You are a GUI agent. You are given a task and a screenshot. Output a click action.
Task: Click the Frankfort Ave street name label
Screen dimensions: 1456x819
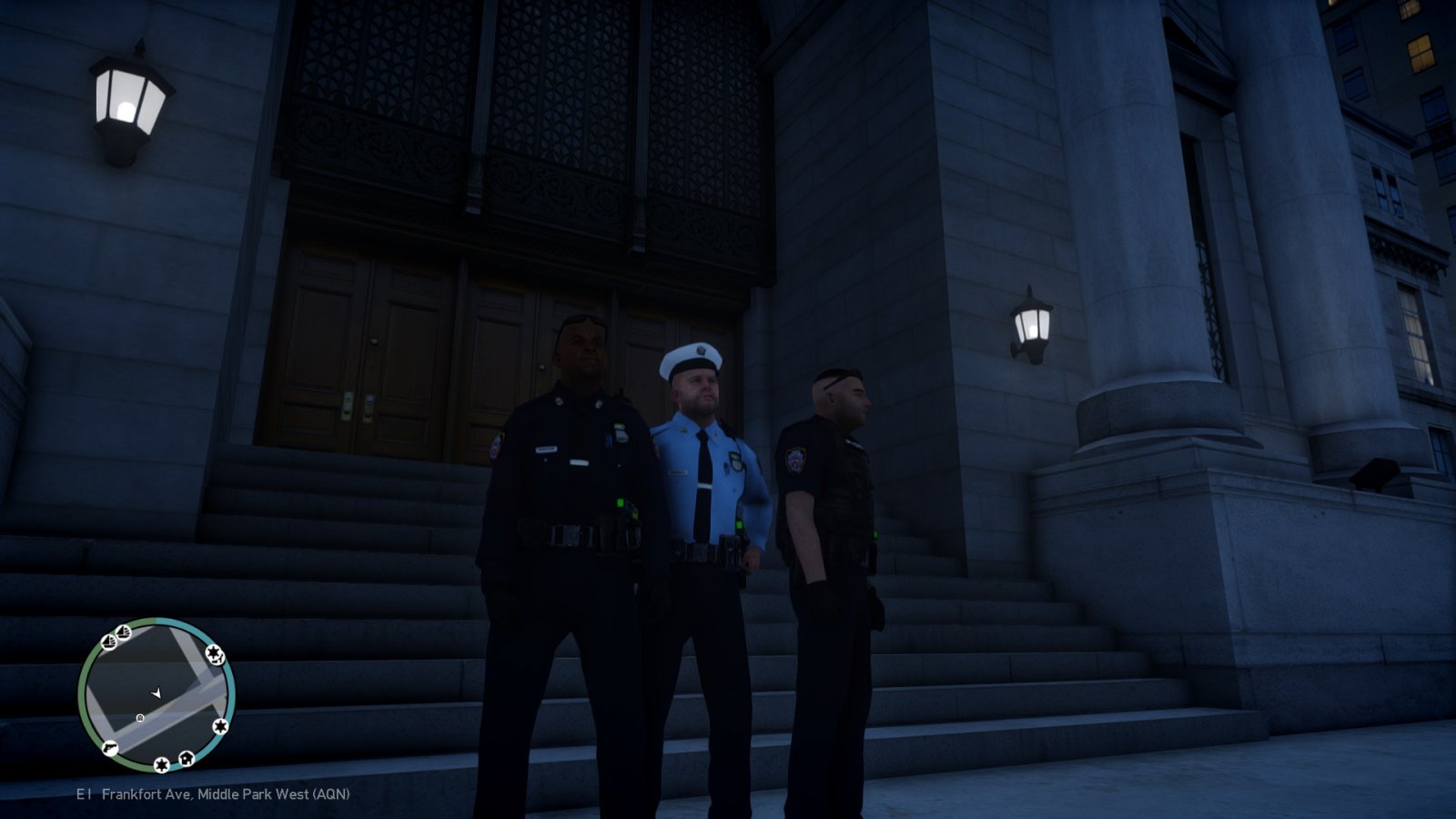point(146,794)
